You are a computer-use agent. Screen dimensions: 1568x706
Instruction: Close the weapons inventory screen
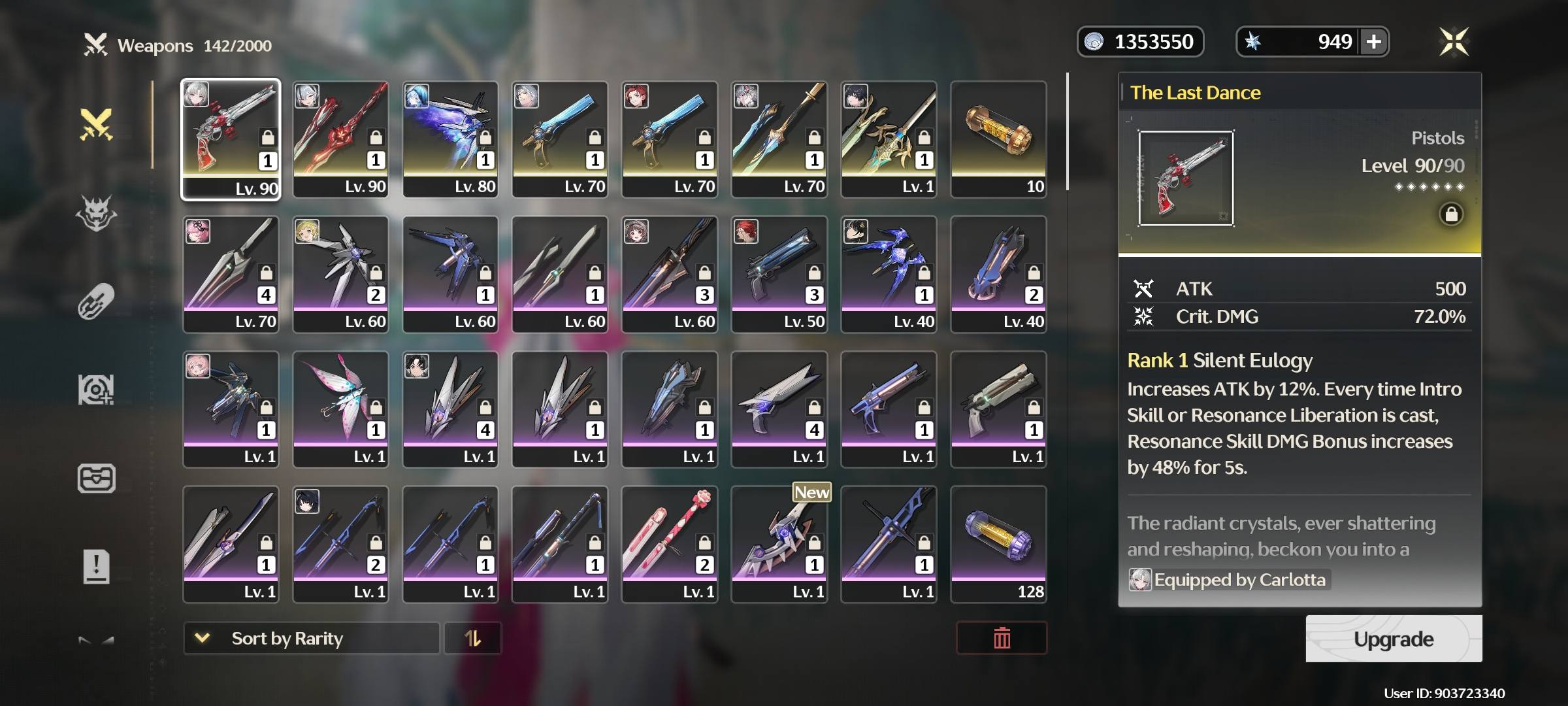(x=1454, y=42)
